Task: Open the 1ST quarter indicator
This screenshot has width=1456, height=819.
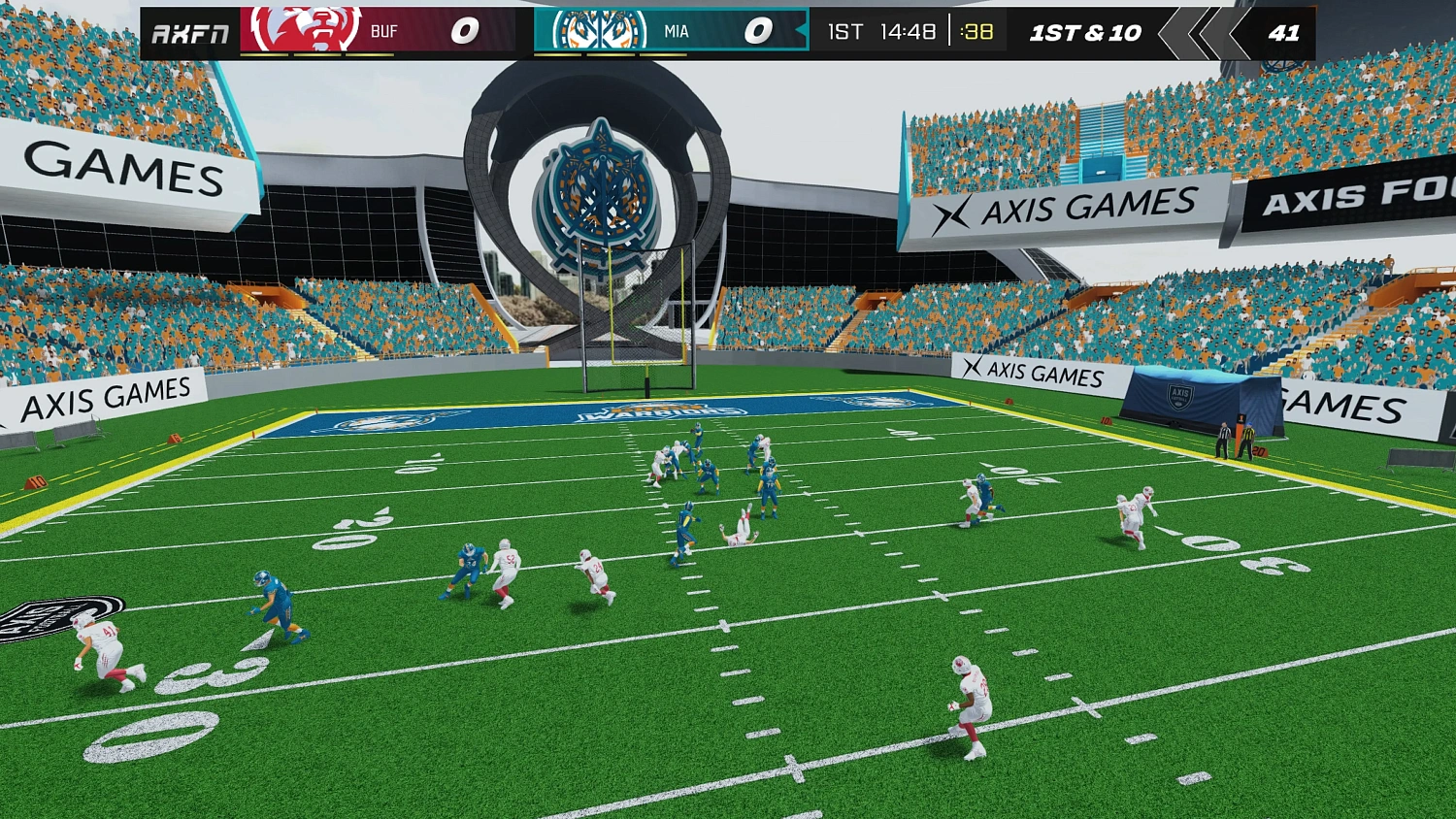Action: pos(845,31)
